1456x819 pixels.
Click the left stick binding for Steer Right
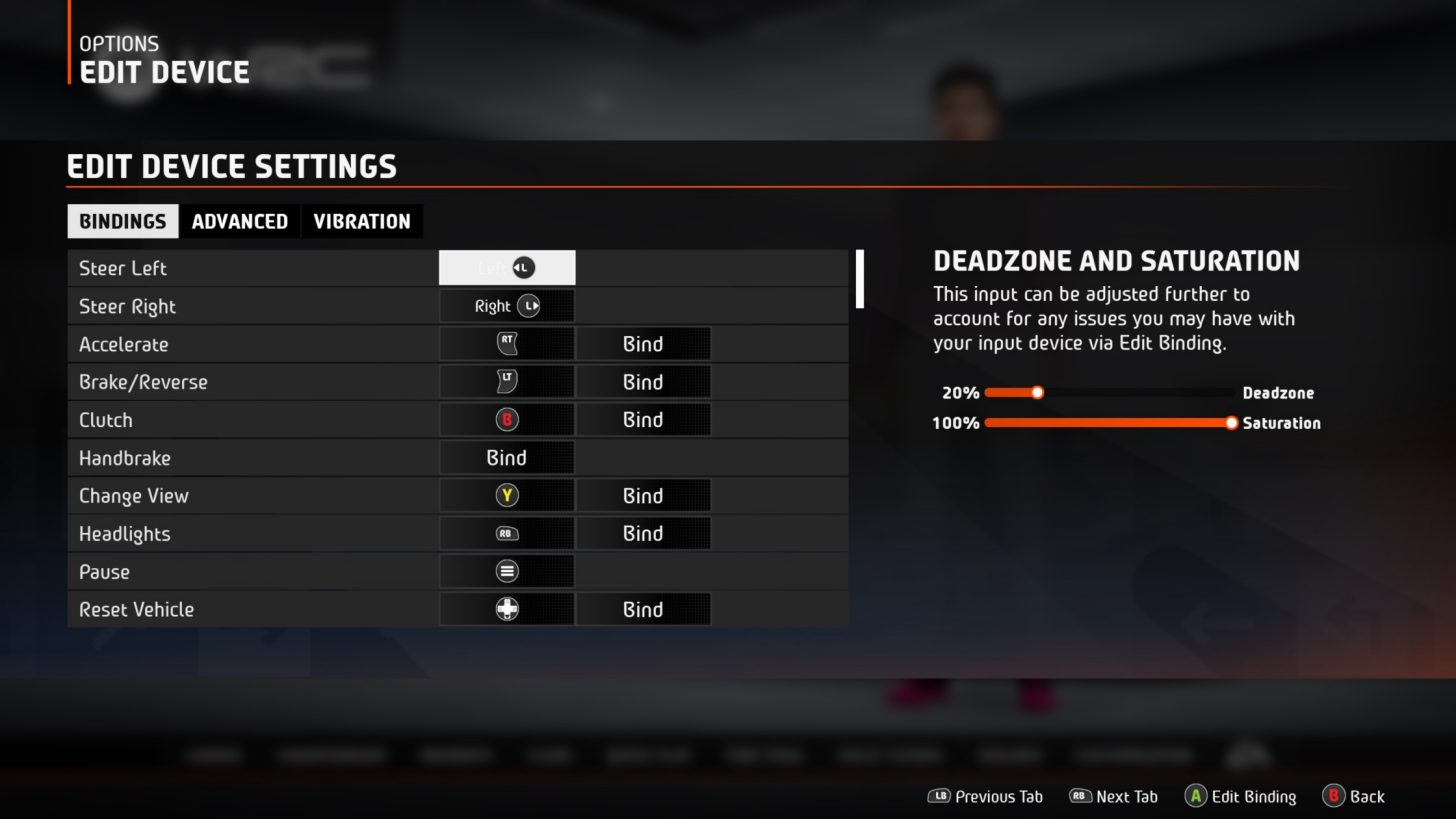coord(506,305)
